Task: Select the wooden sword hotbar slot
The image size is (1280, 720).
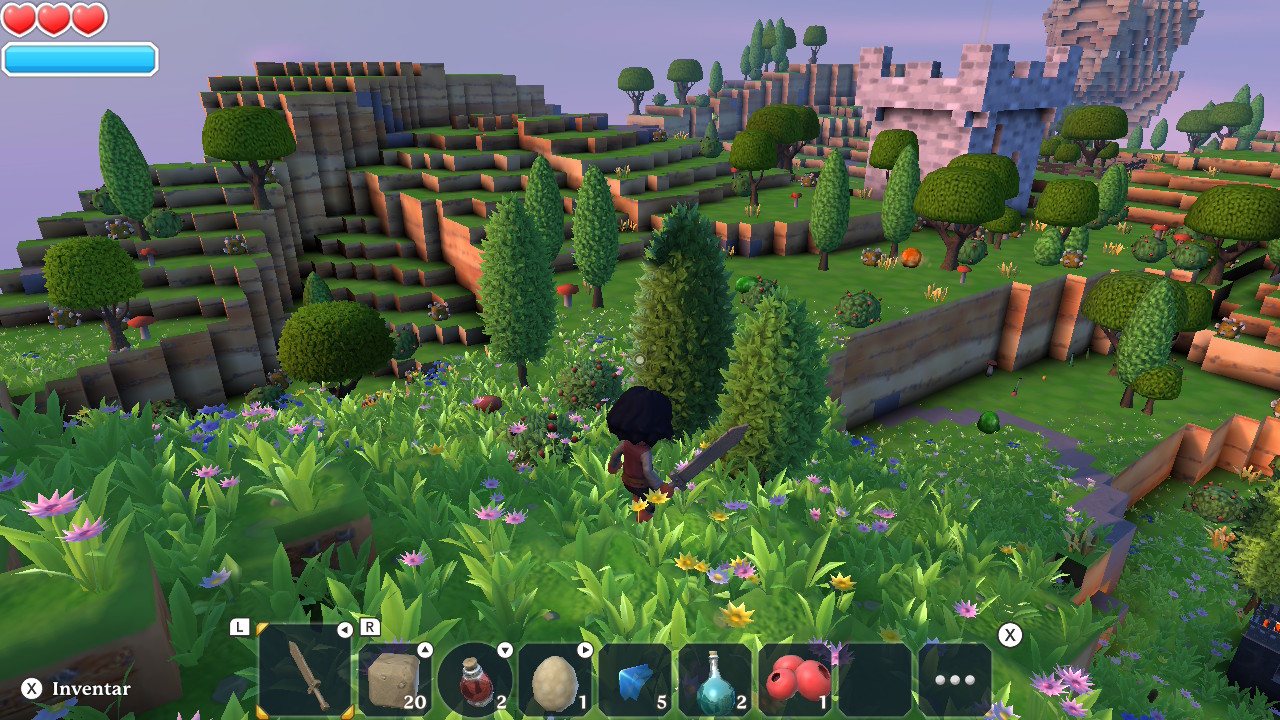Action: pyautogui.click(x=305, y=672)
